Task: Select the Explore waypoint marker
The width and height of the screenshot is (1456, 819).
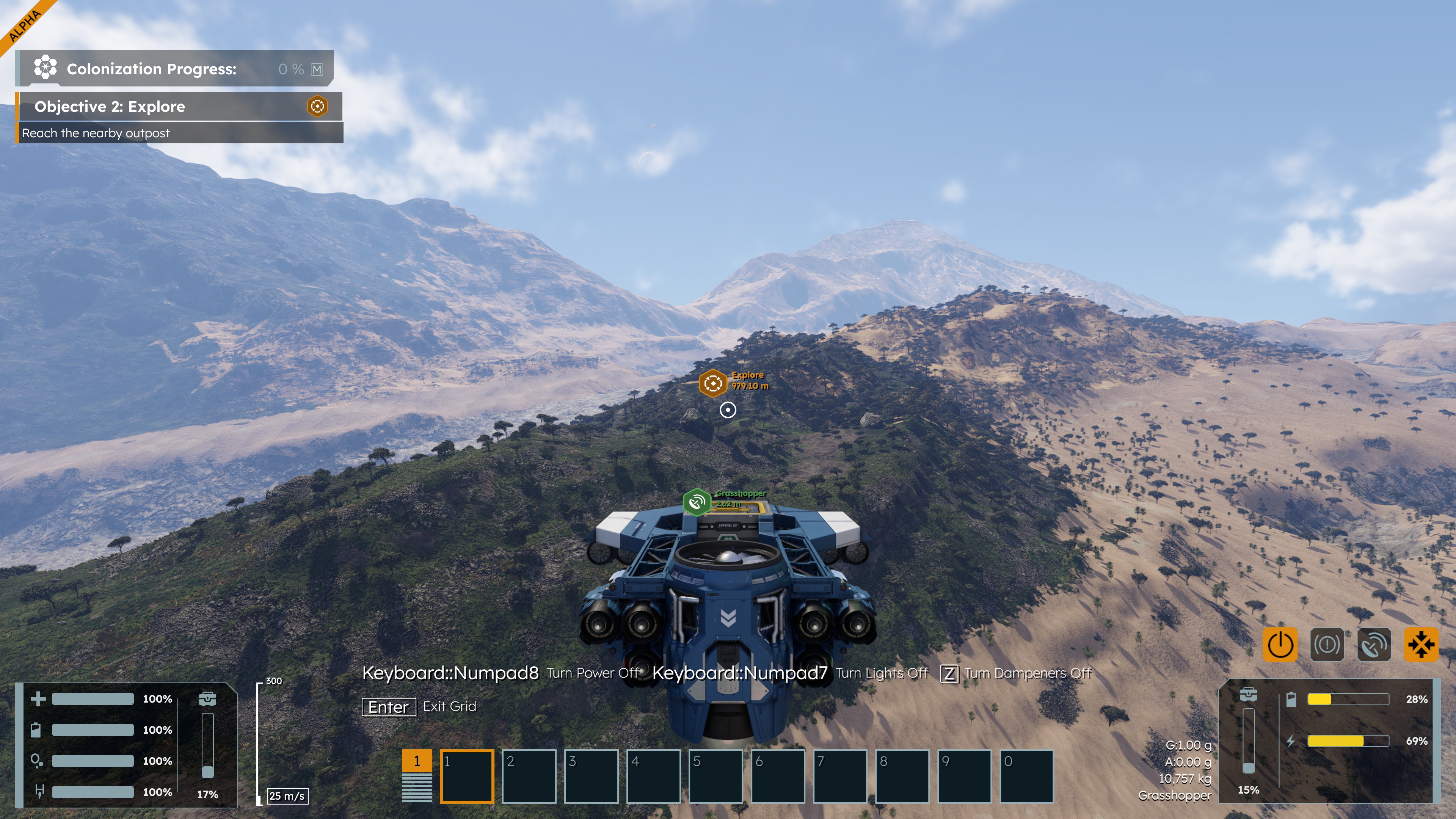Action: [x=713, y=383]
